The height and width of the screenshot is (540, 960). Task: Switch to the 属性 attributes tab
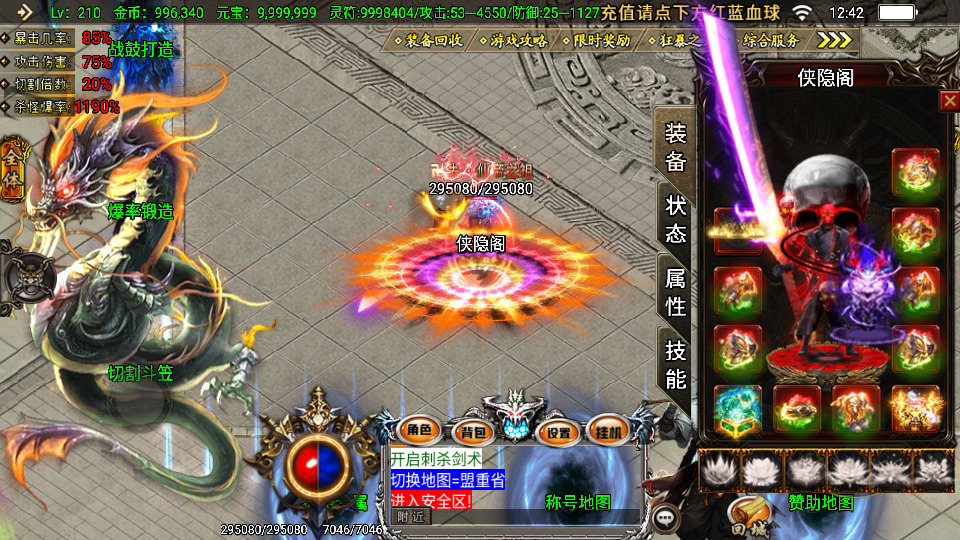pos(676,292)
